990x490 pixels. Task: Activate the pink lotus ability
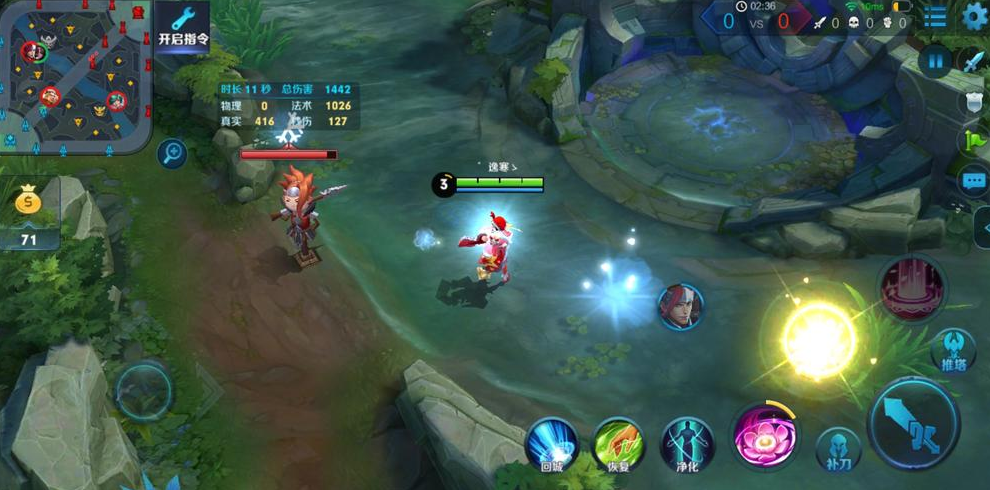click(x=762, y=436)
